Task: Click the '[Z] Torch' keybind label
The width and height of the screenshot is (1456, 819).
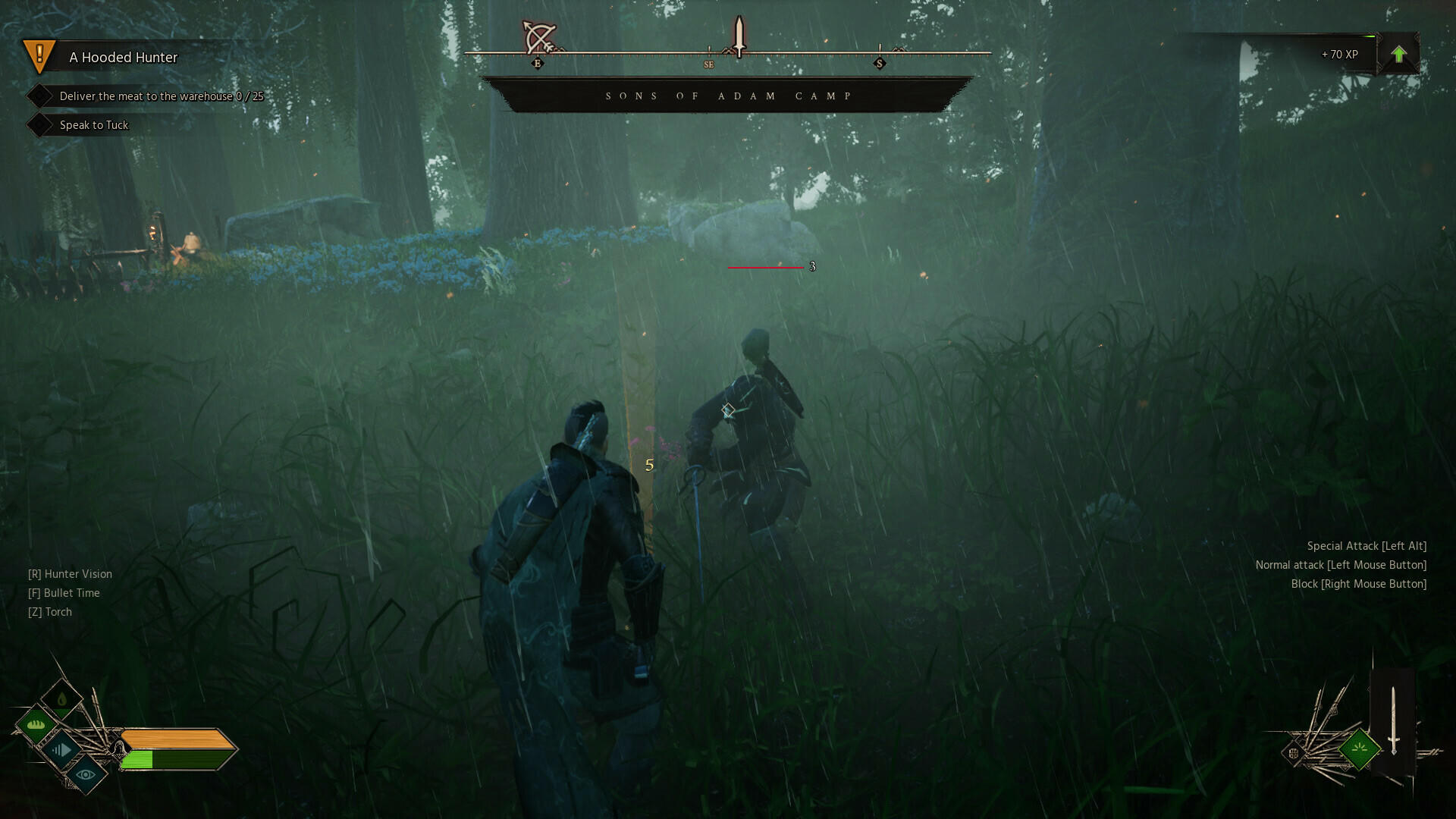Action: pyautogui.click(x=49, y=611)
